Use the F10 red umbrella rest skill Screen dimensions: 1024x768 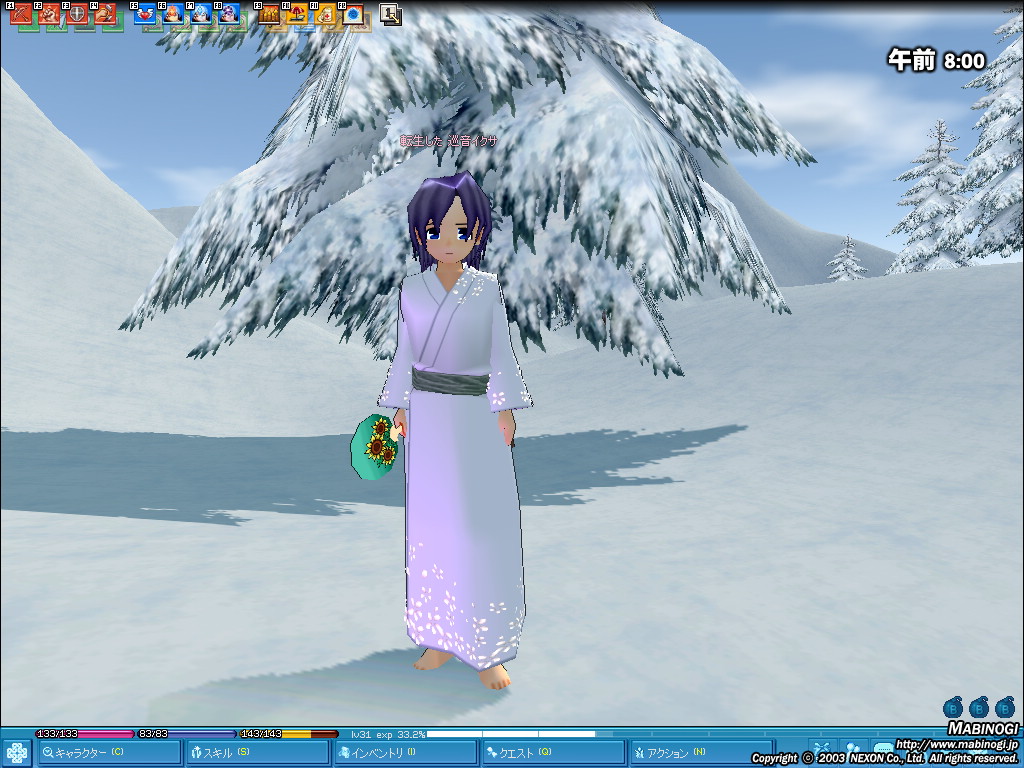pyautogui.click(x=298, y=15)
